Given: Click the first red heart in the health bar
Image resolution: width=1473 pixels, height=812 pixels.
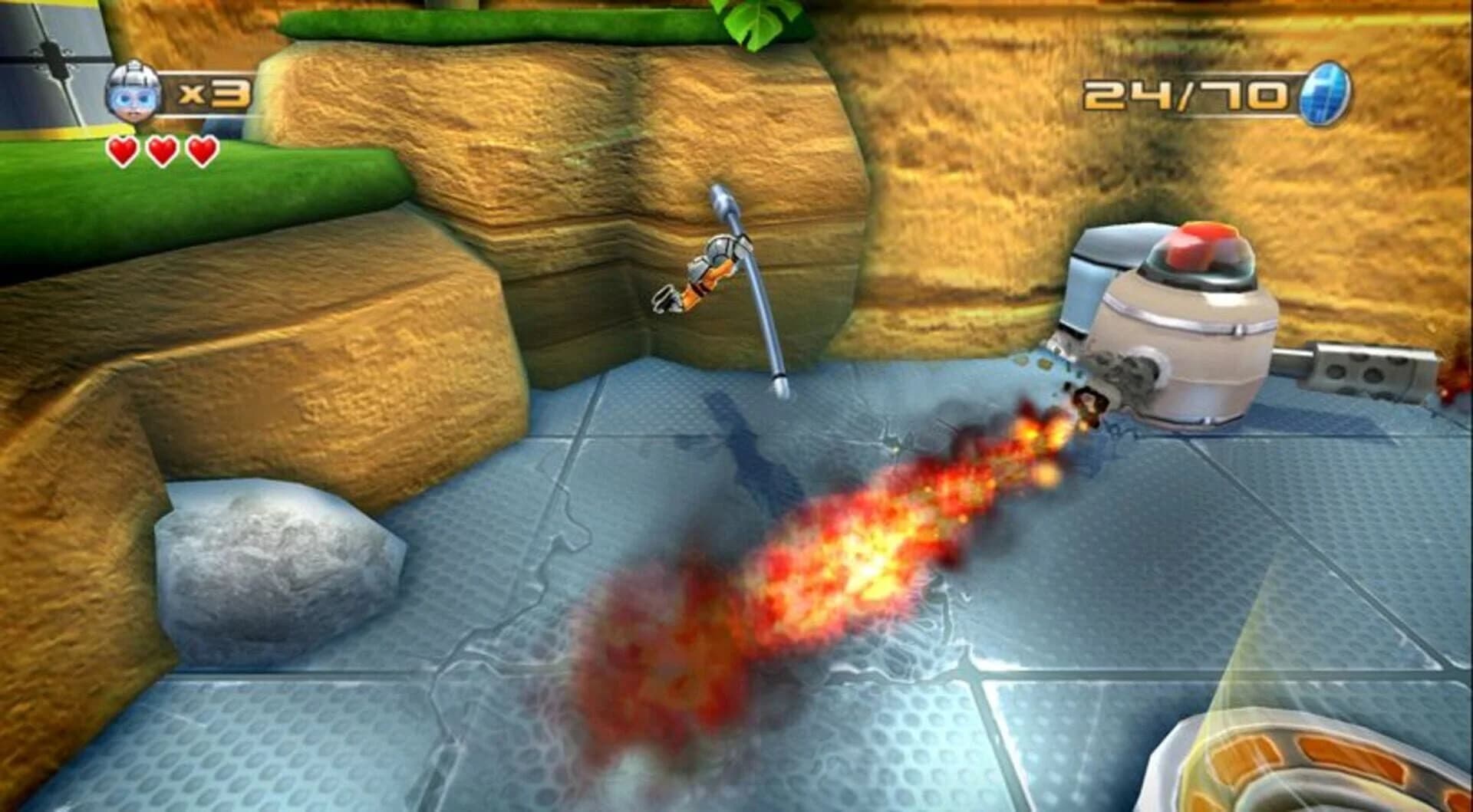Looking at the screenshot, I should (x=123, y=150).
